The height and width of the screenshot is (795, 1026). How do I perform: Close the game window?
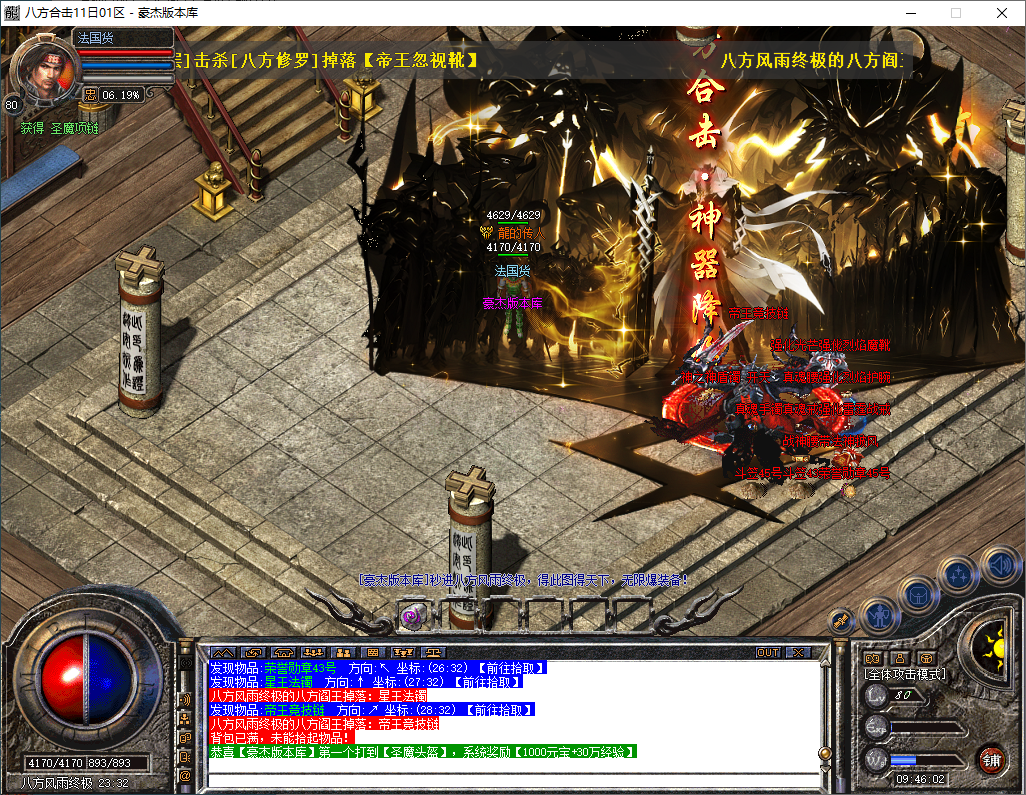pos(1002,13)
